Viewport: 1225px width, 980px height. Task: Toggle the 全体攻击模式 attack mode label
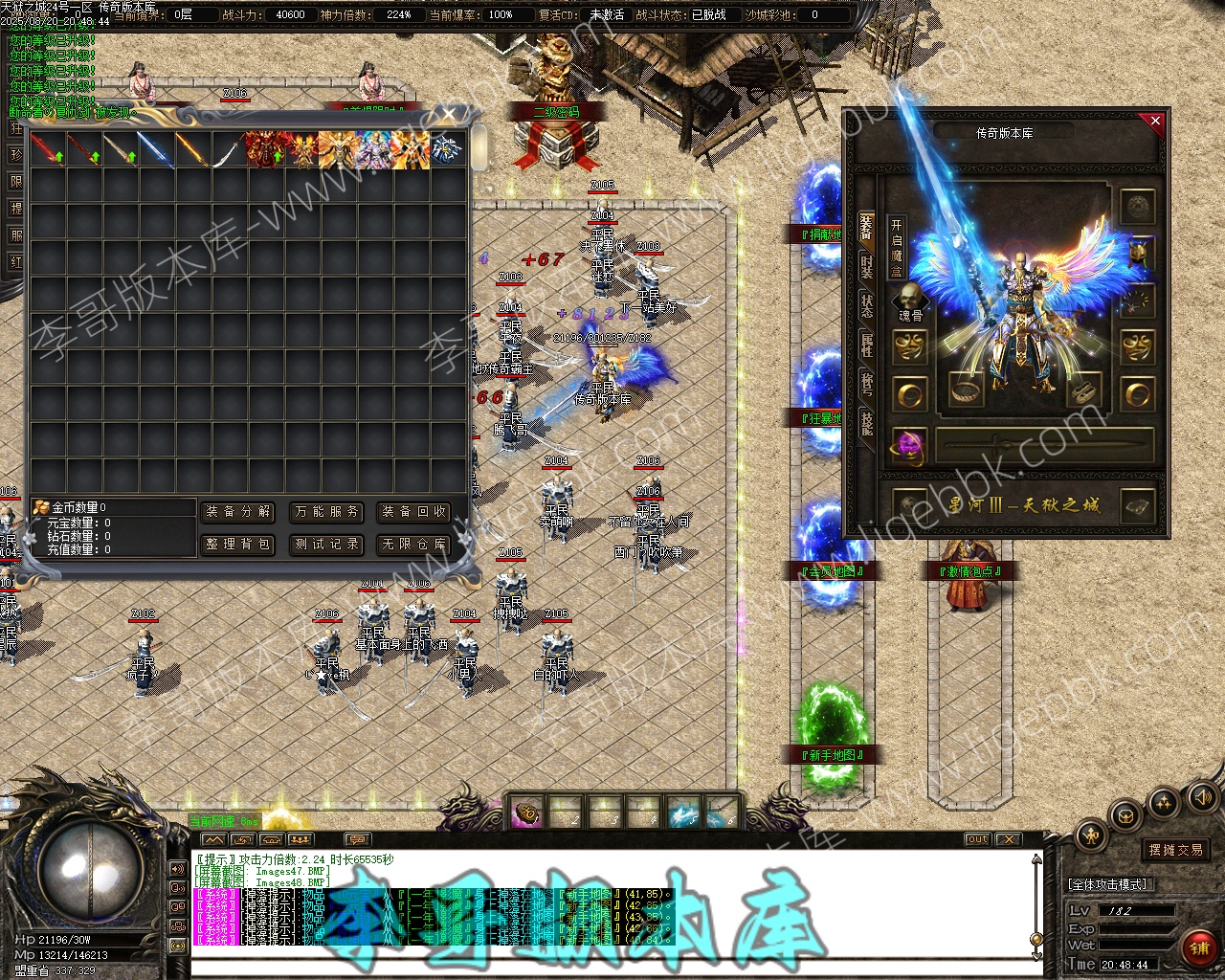coord(1107,884)
